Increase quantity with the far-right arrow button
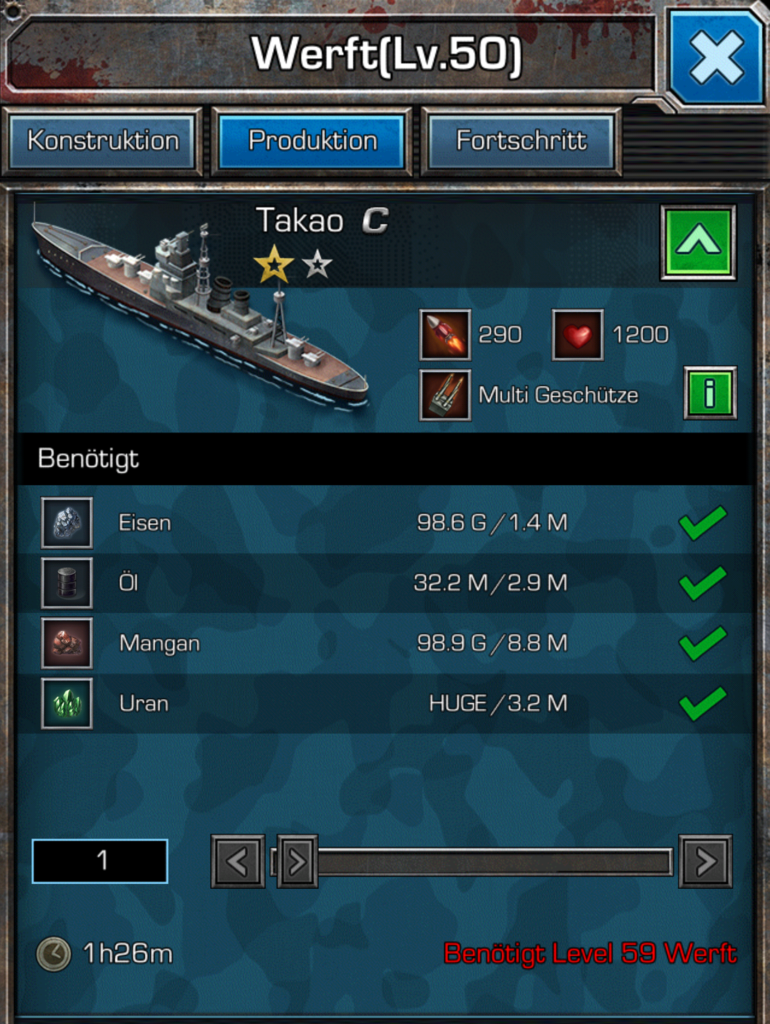Image resolution: width=770 pixels, height=1024 pixels. pos(705,861)
